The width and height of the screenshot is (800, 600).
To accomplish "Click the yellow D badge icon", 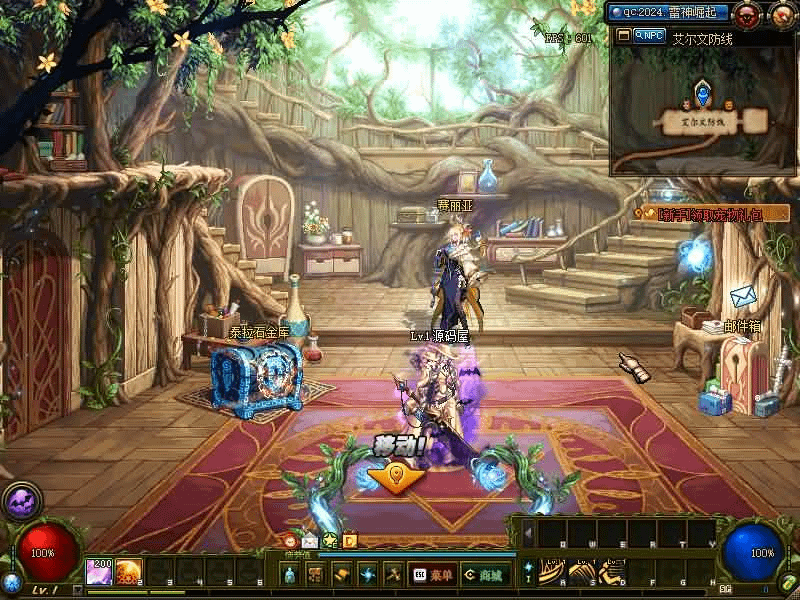I will tap(349, 541).
